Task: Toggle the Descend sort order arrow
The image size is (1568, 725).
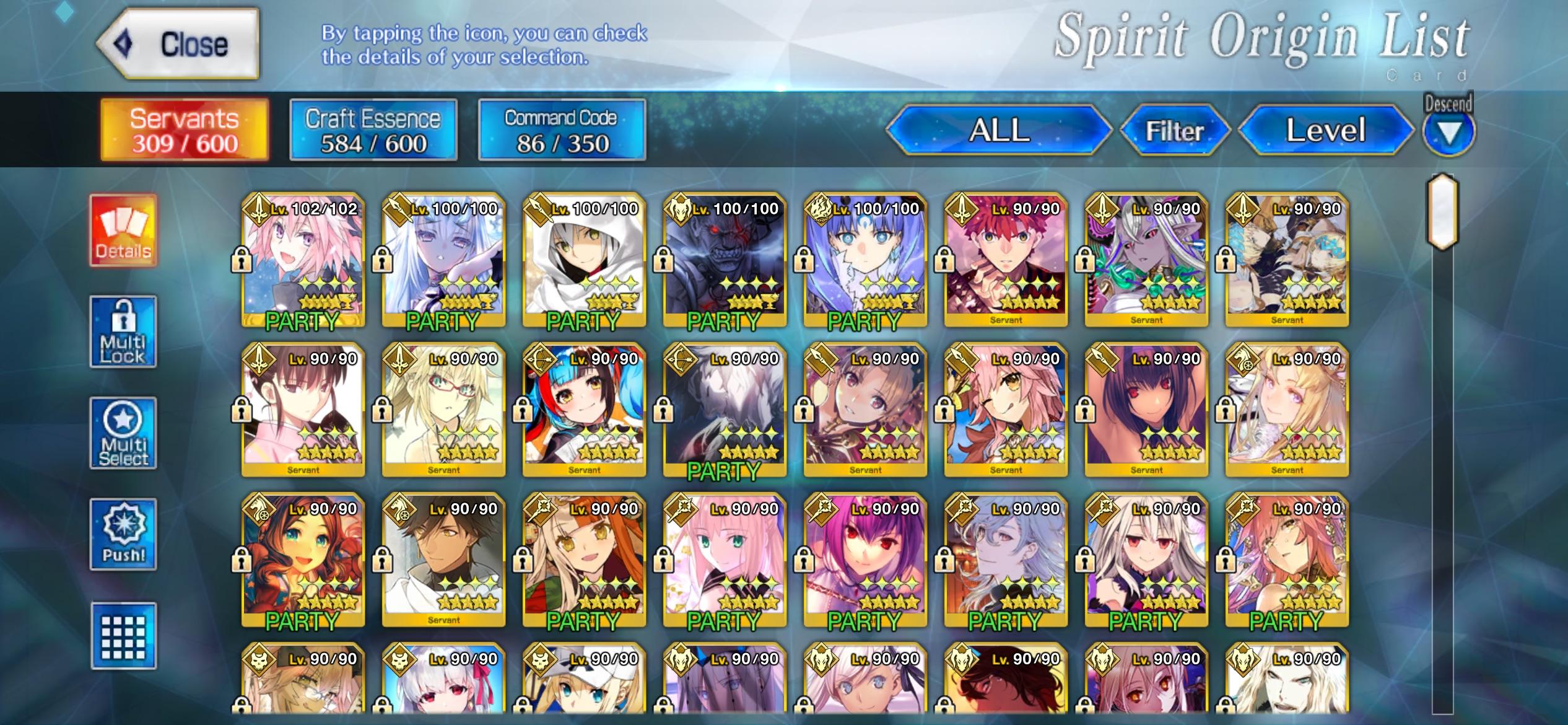Action: click(1448, 131)
